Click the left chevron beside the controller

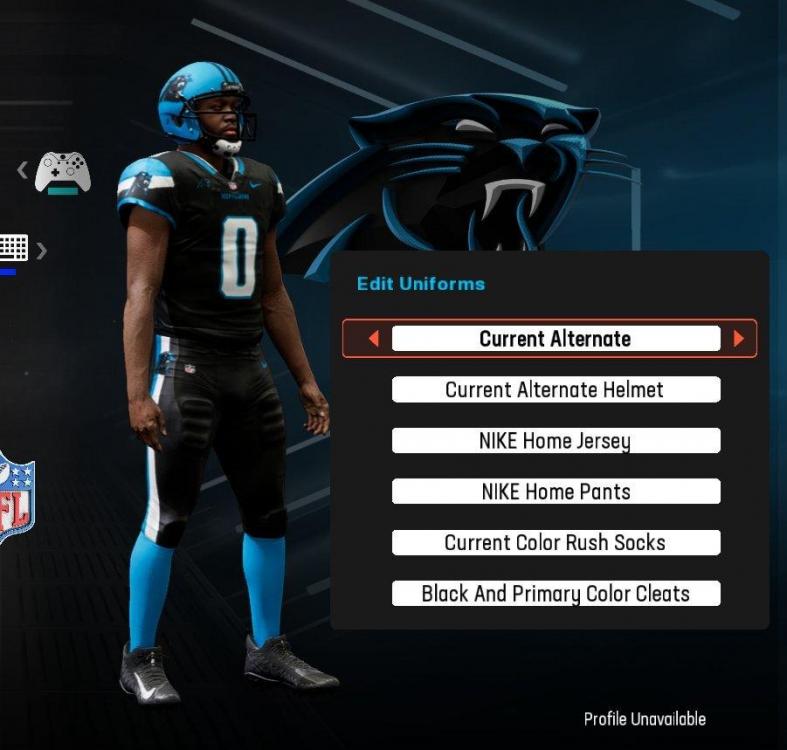[22, 170]
